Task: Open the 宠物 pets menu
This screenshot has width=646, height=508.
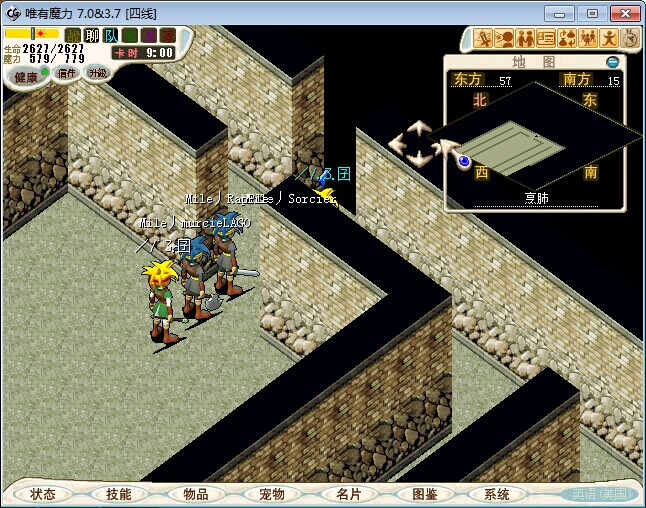Action: coord(272,494)
